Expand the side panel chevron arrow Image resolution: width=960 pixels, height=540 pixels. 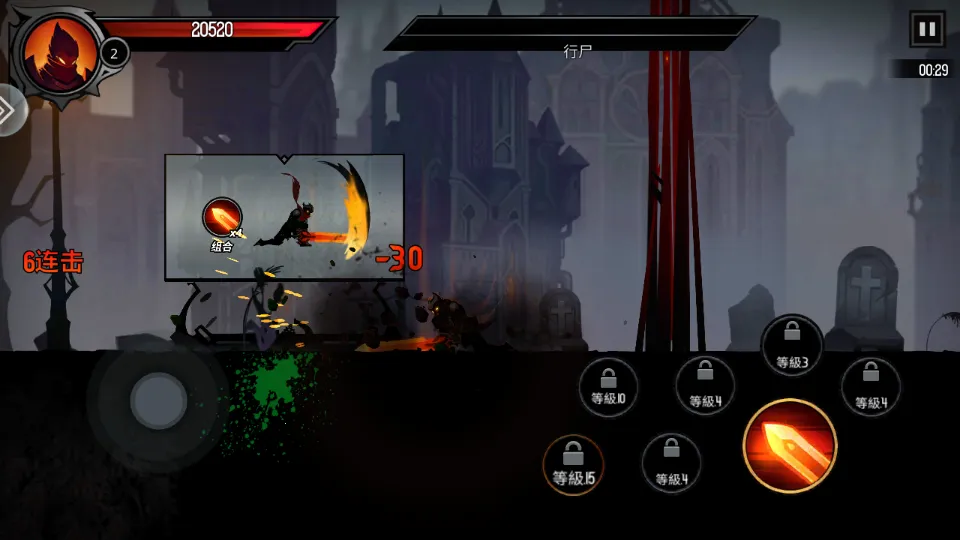pyautogui.click(x=9, y=111)
